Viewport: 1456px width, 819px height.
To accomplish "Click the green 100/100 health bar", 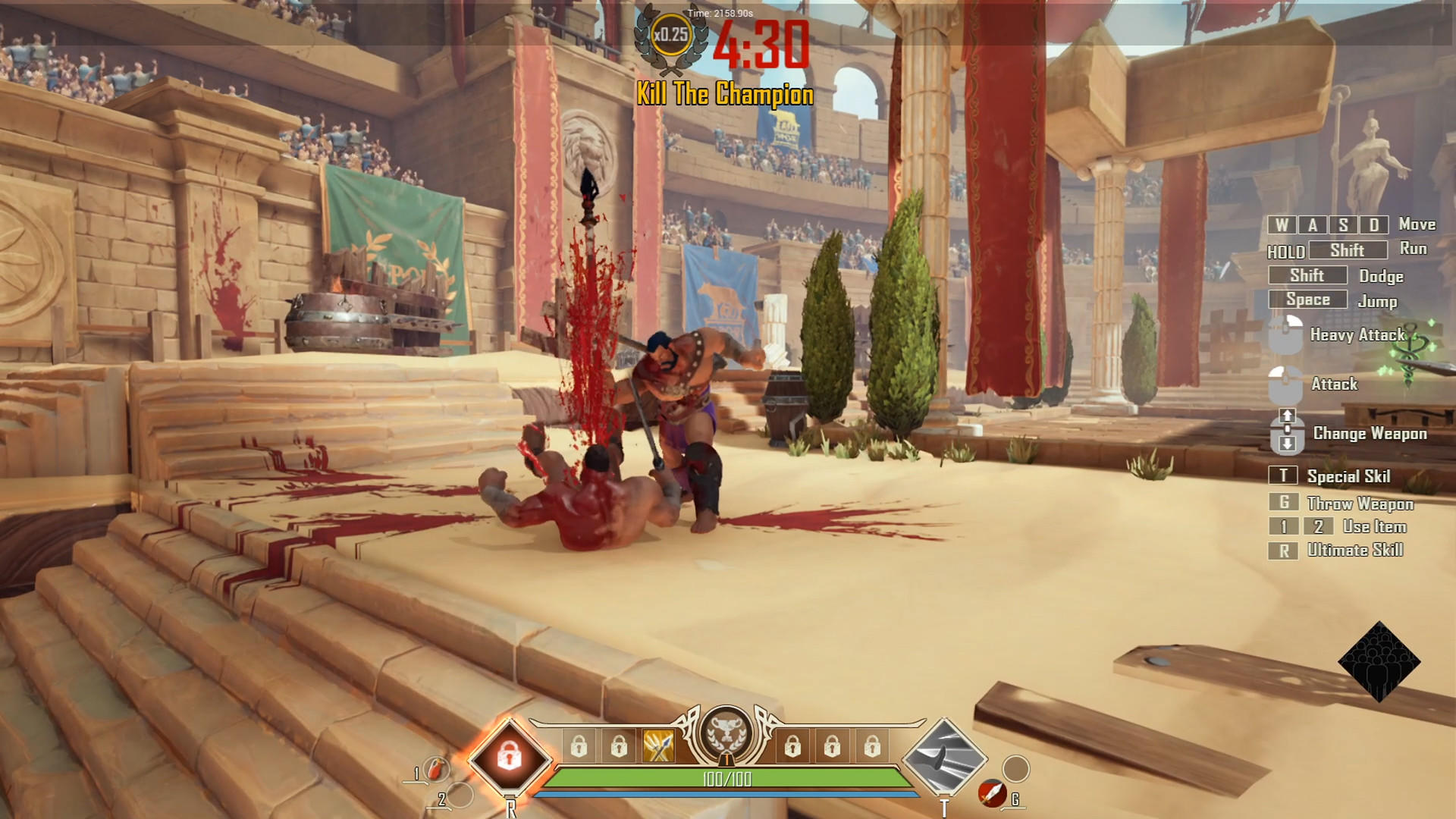I will pyautogui.click(x=728, y=777).
